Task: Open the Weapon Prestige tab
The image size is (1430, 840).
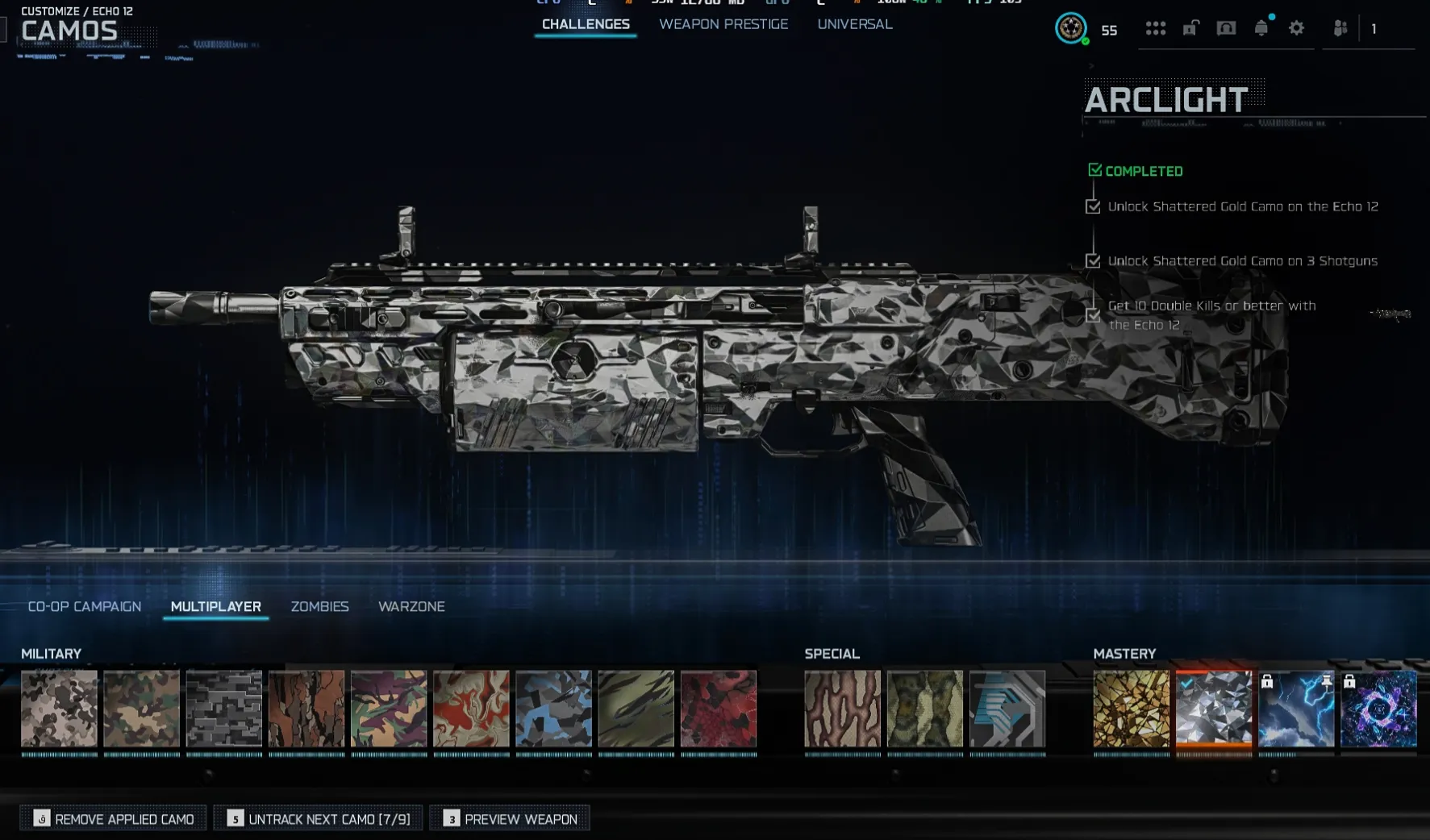Action: pyautogui.click(x=723, y=24)
